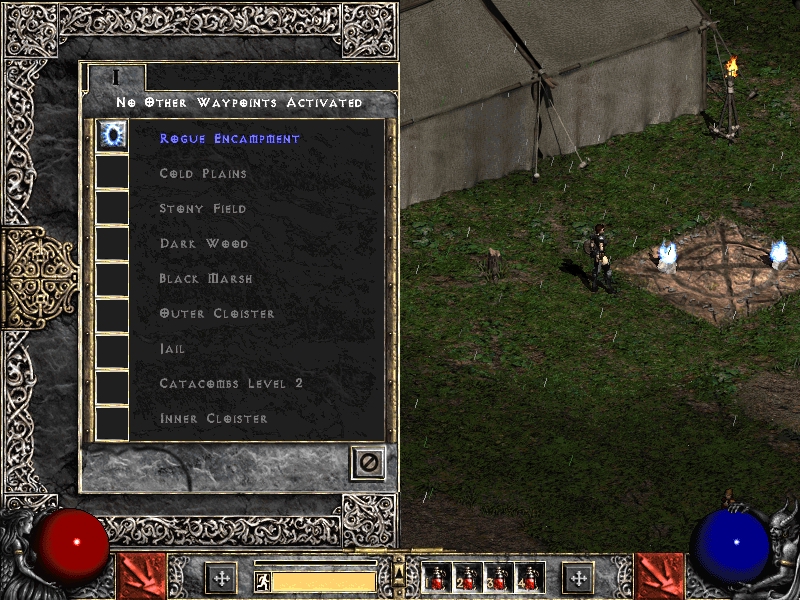Screen dimensions: 800x600
Task: Use the healing potion in belt slot 4
Action: (x=529, y=578)
